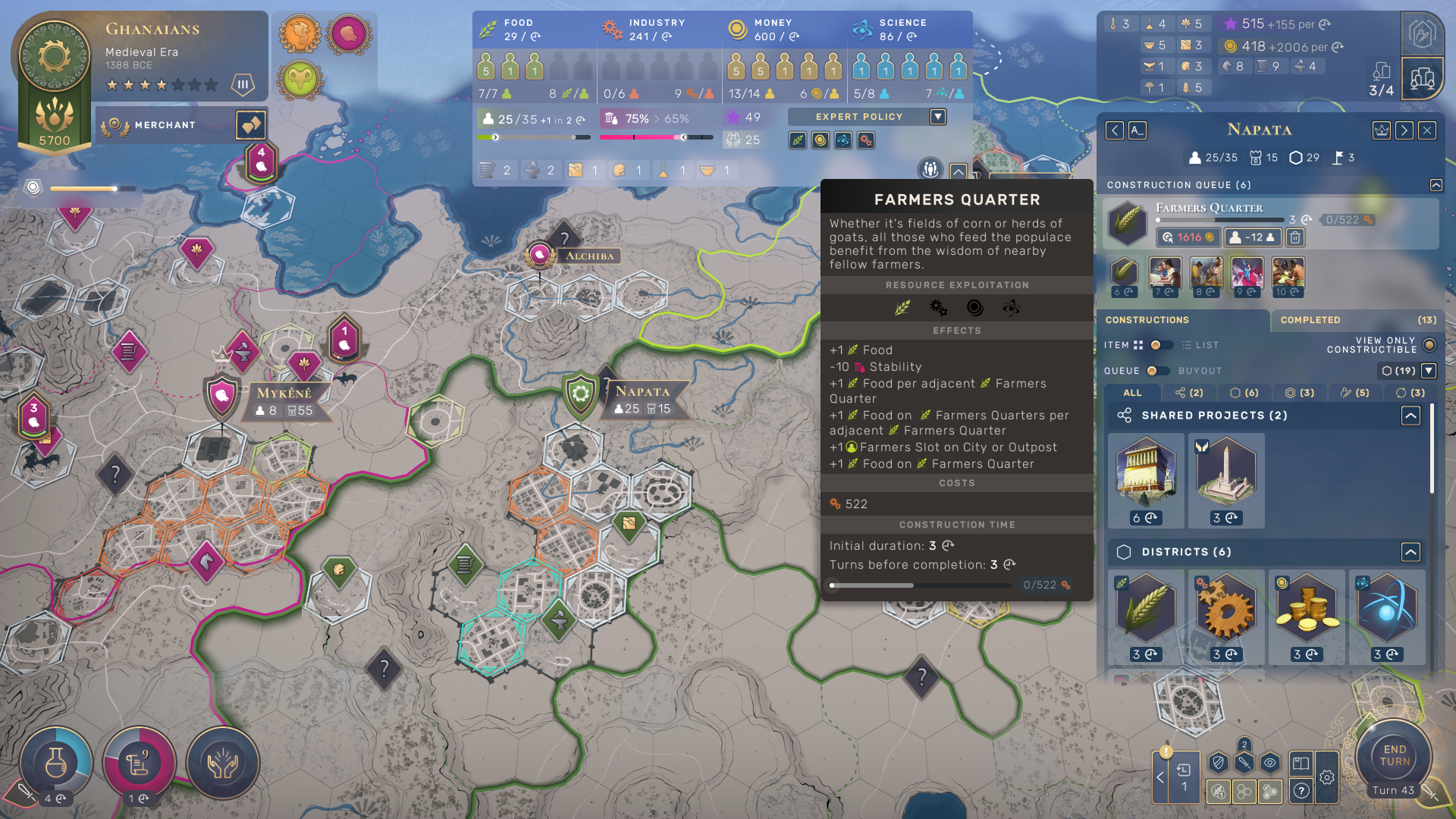This screenshot has width=1456, height=819.
Task: Close the Napata city panel
Action: 1427,130
